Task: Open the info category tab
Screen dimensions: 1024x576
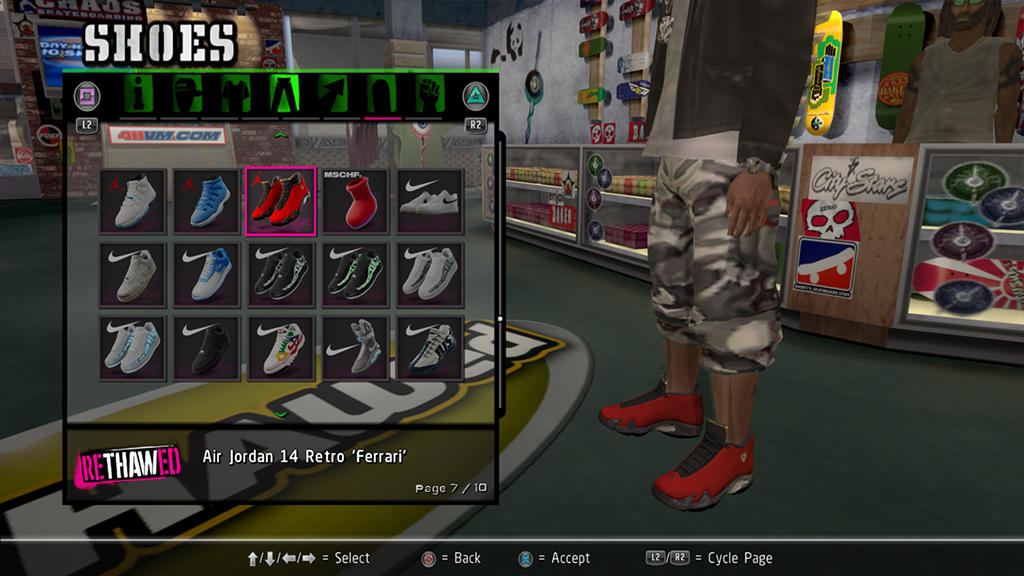Action: pyautogui.click(x=141, y=95)
